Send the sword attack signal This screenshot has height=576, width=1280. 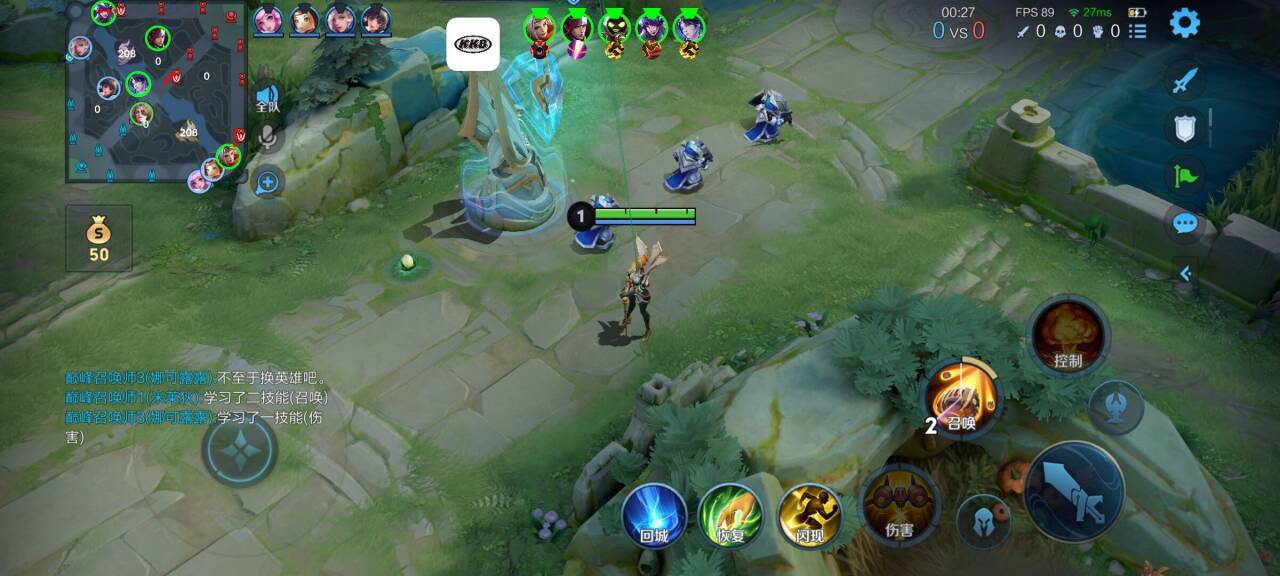pyautogui.click(x=1185, y=80)
